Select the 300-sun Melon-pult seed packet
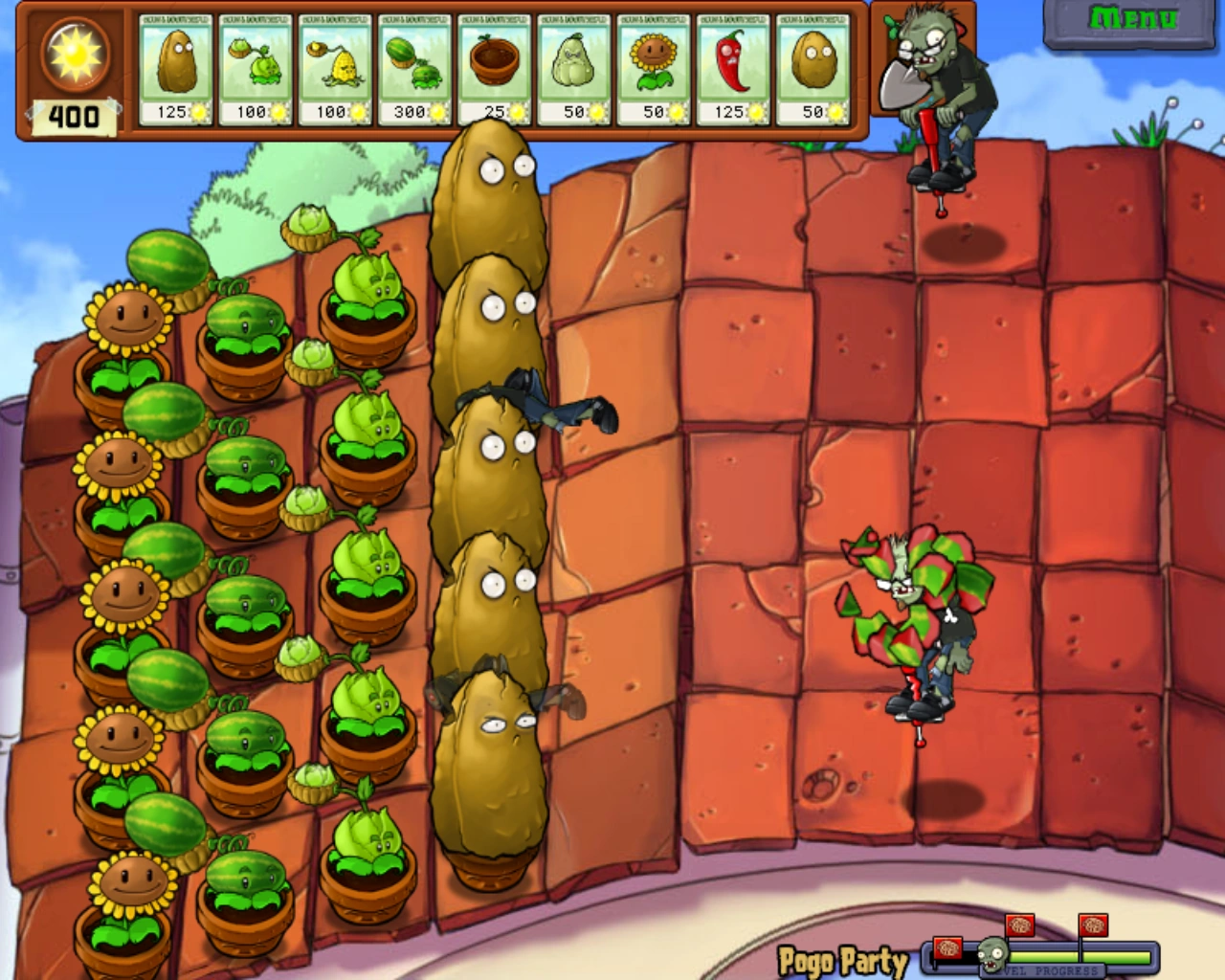The width and height of the screenshot is (1225, 980). tap(413, 67)
